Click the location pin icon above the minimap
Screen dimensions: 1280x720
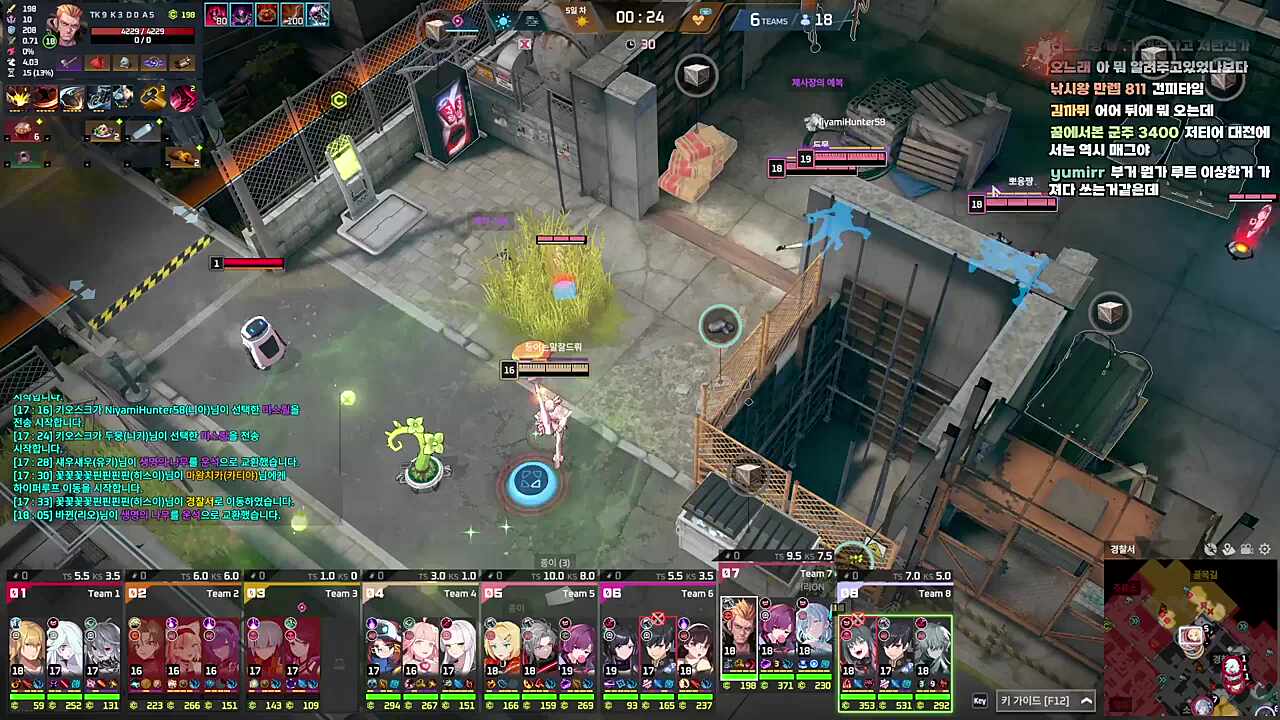click(1228, 549)
